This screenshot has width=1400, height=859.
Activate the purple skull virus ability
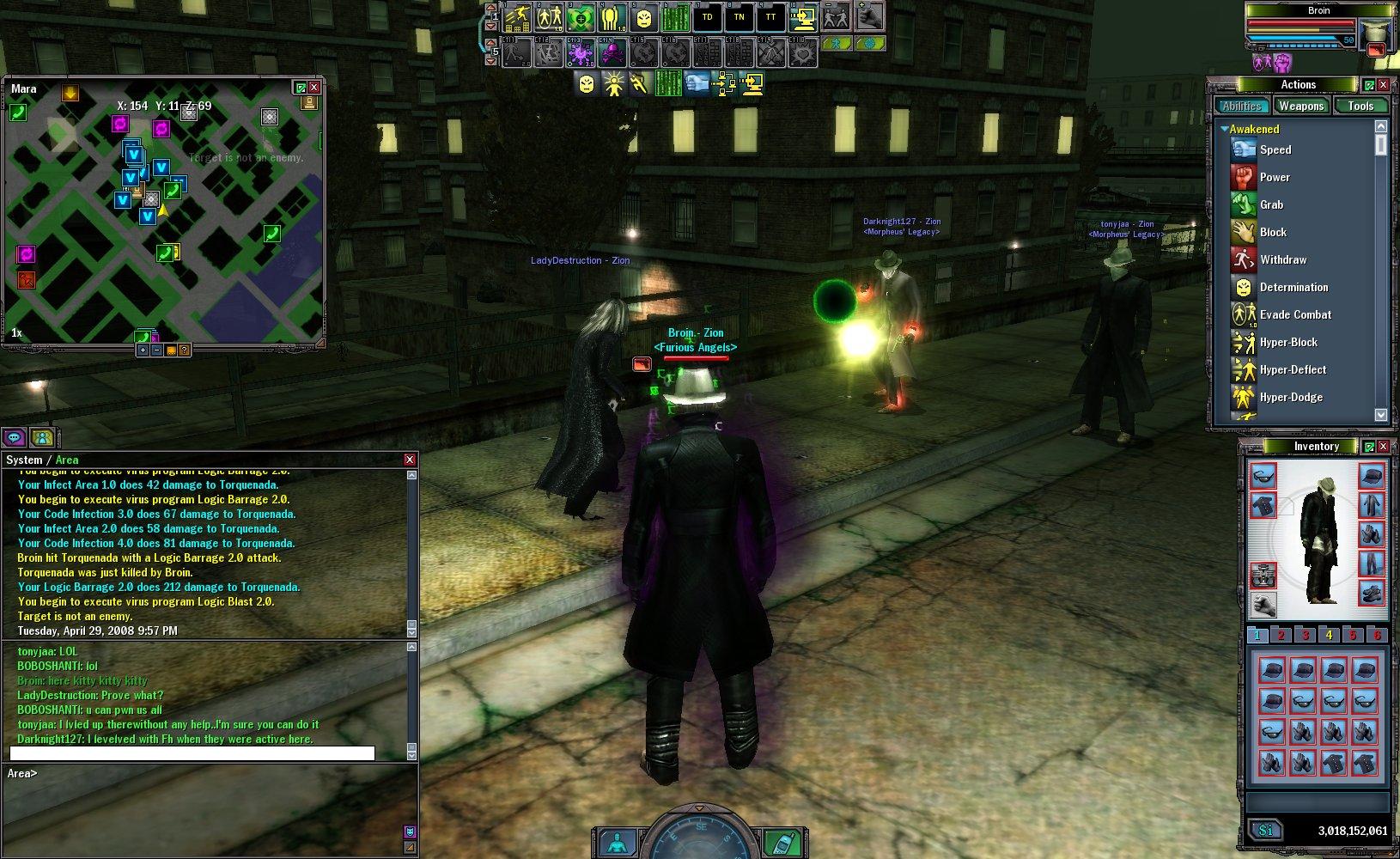point(612,53)
